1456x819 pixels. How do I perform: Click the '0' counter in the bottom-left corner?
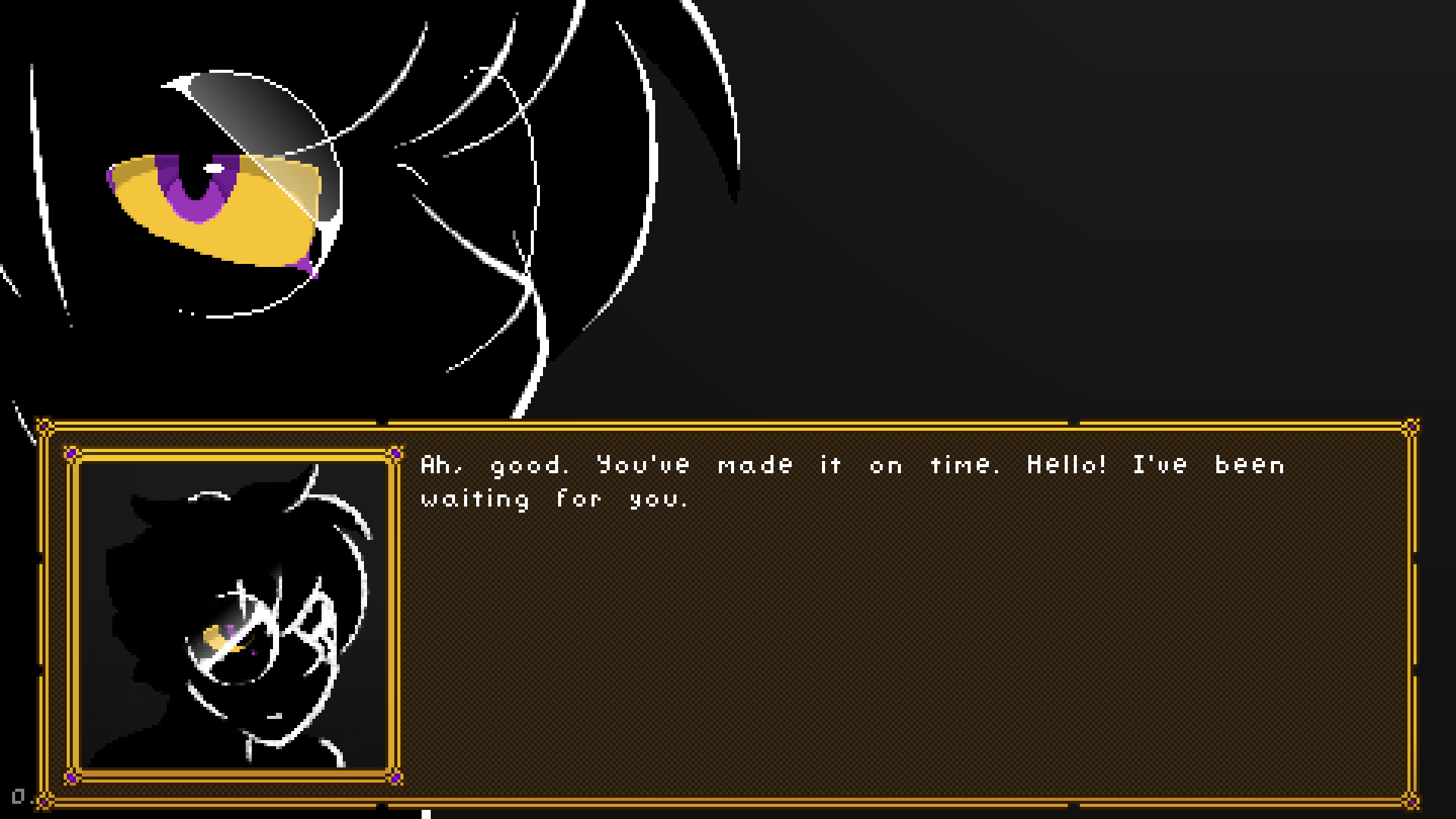coord(18,795)
